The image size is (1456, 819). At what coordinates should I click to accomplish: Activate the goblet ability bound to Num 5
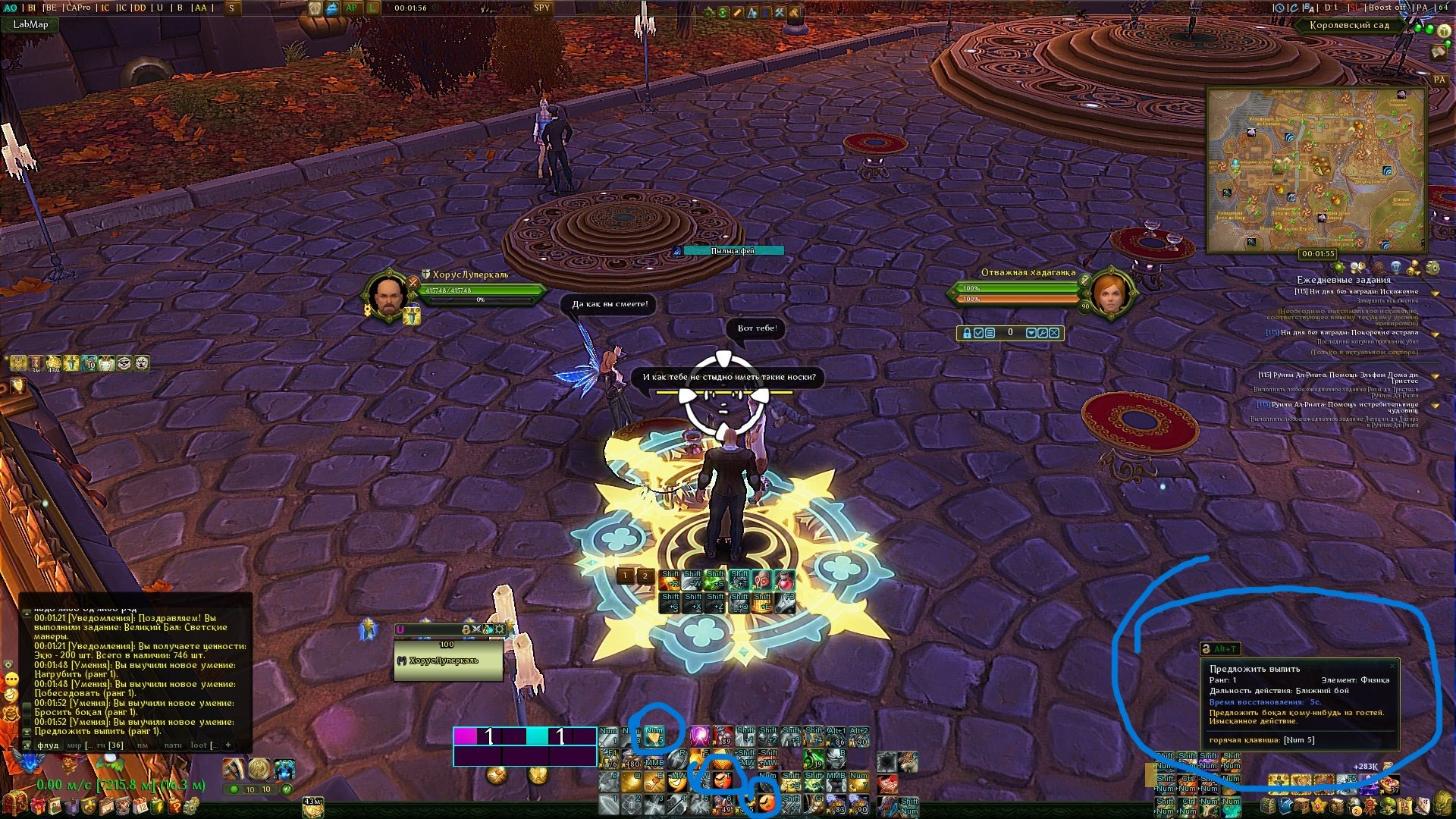(654, 736)
